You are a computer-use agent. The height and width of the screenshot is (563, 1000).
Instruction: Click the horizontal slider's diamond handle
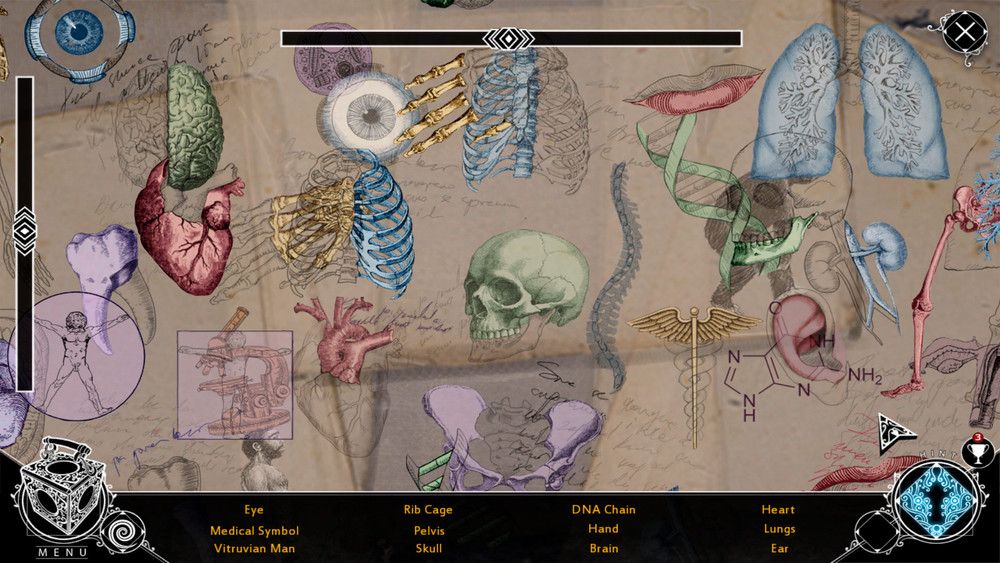click(509, 38)
